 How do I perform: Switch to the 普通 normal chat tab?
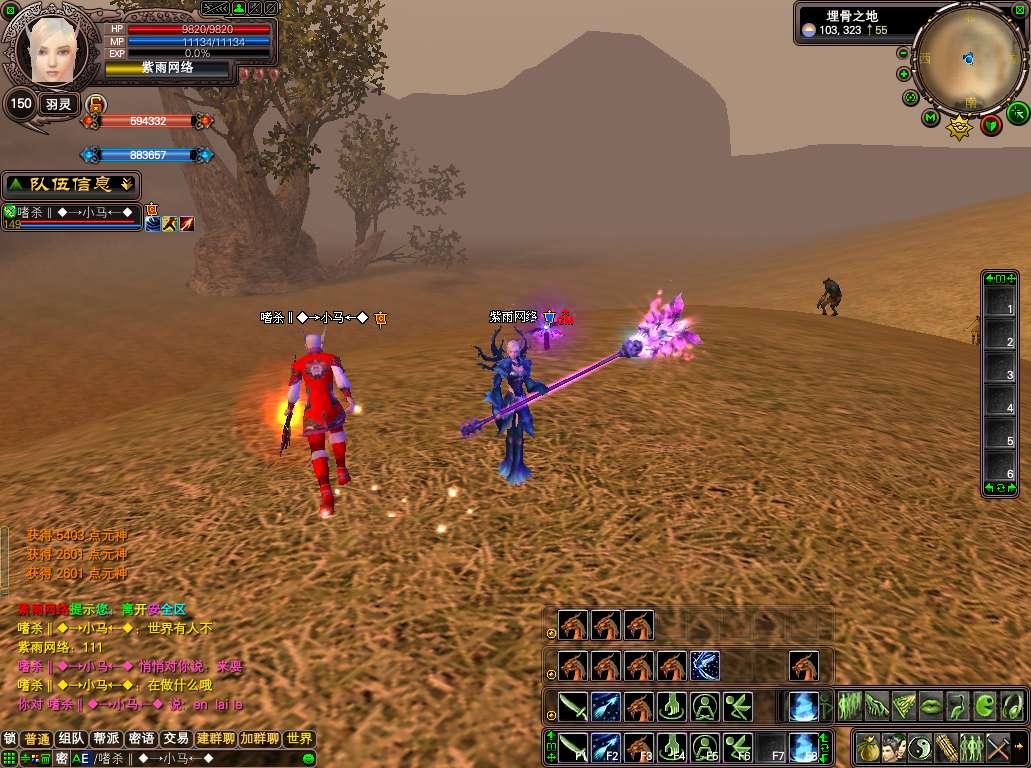pyautogui.click(x=37, y=739)
